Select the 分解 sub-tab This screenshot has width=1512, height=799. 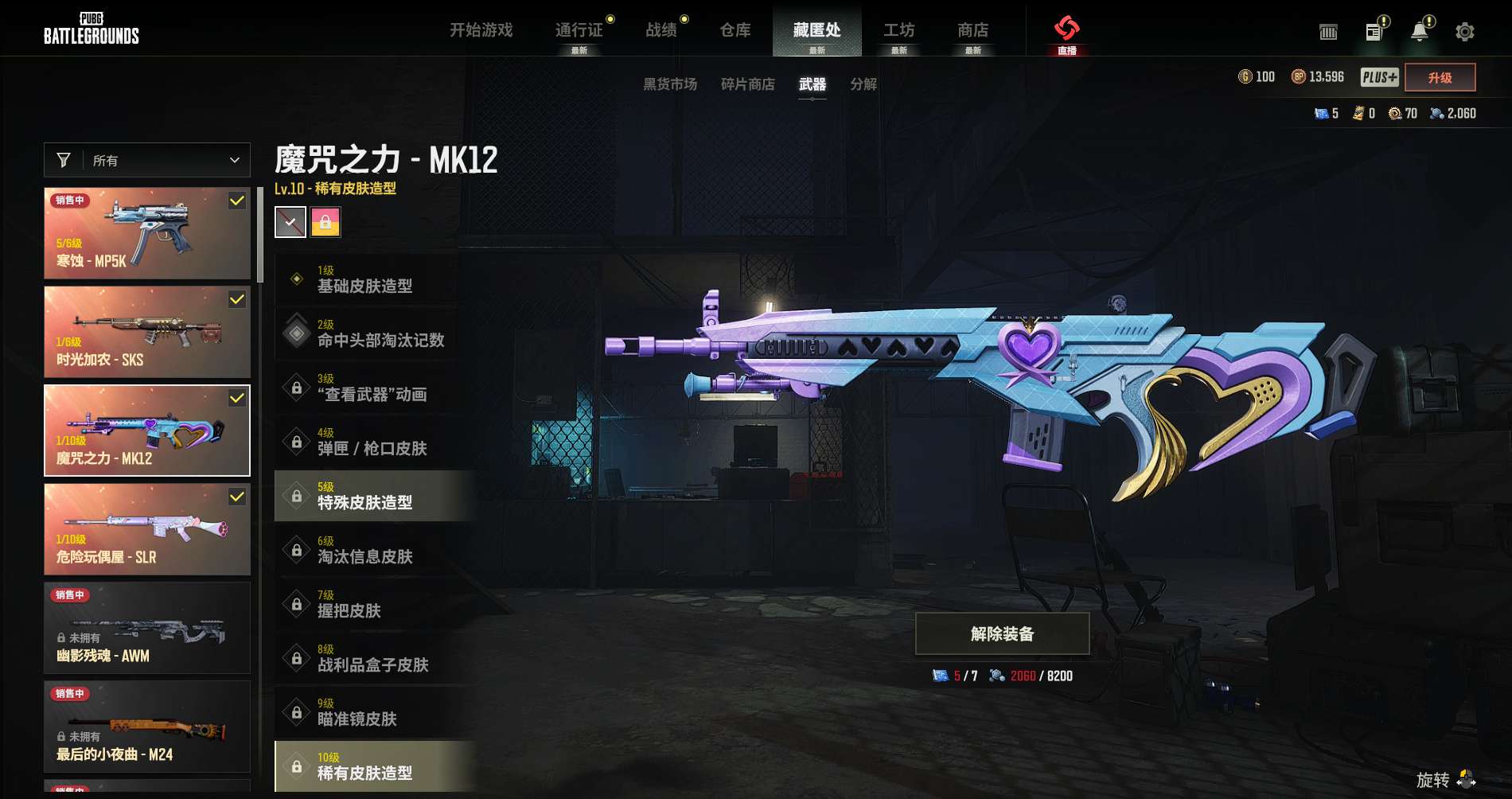(x=863, y=84)
